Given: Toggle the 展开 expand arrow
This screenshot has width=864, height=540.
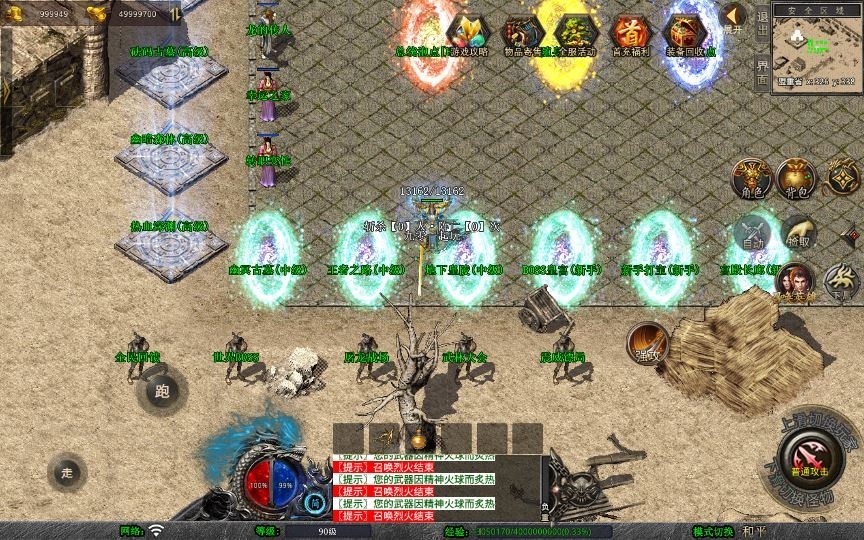Looking at the screenshot, I should [x=733, y=19].
